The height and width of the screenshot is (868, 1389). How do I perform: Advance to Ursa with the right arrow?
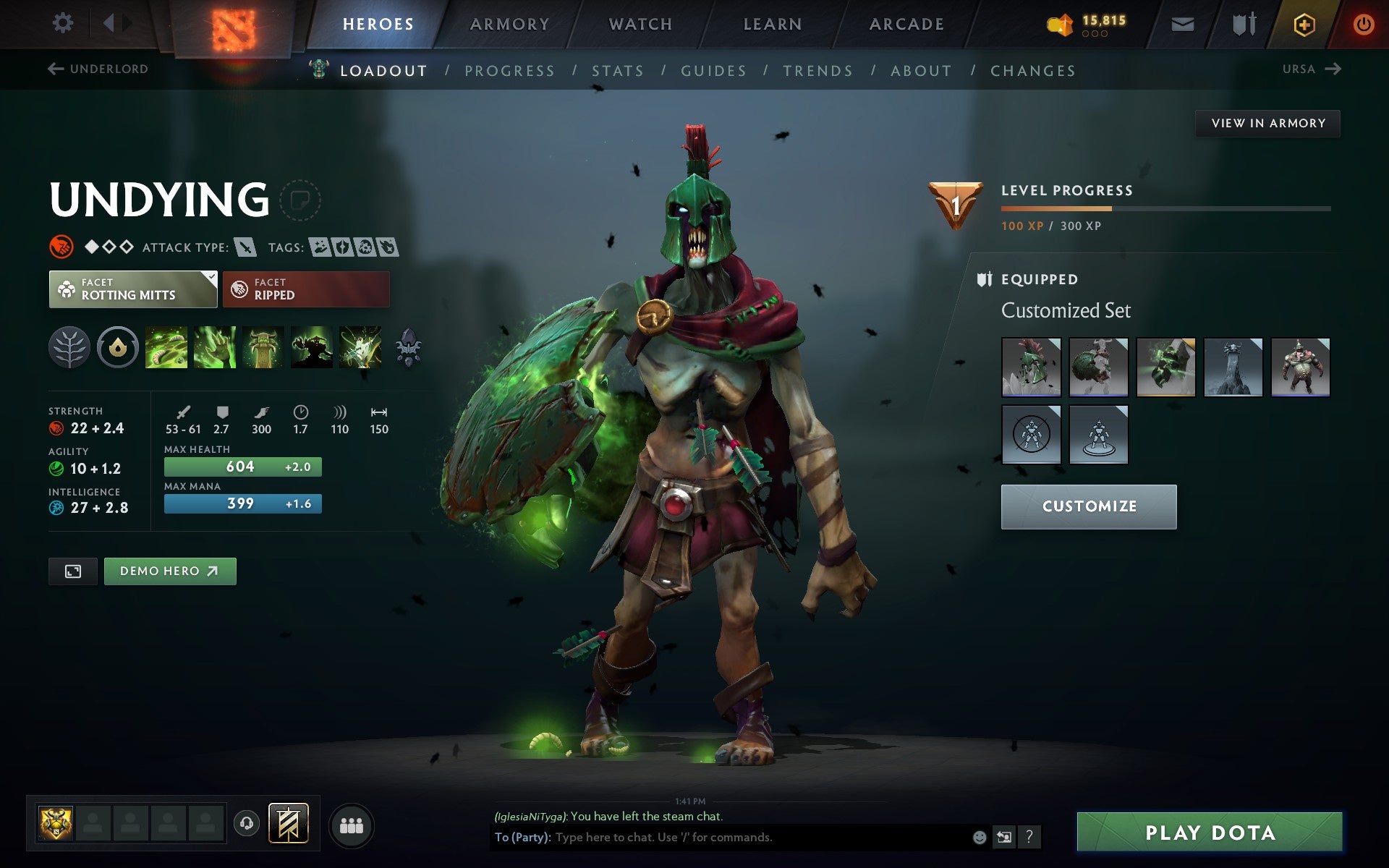point(1334,69)
